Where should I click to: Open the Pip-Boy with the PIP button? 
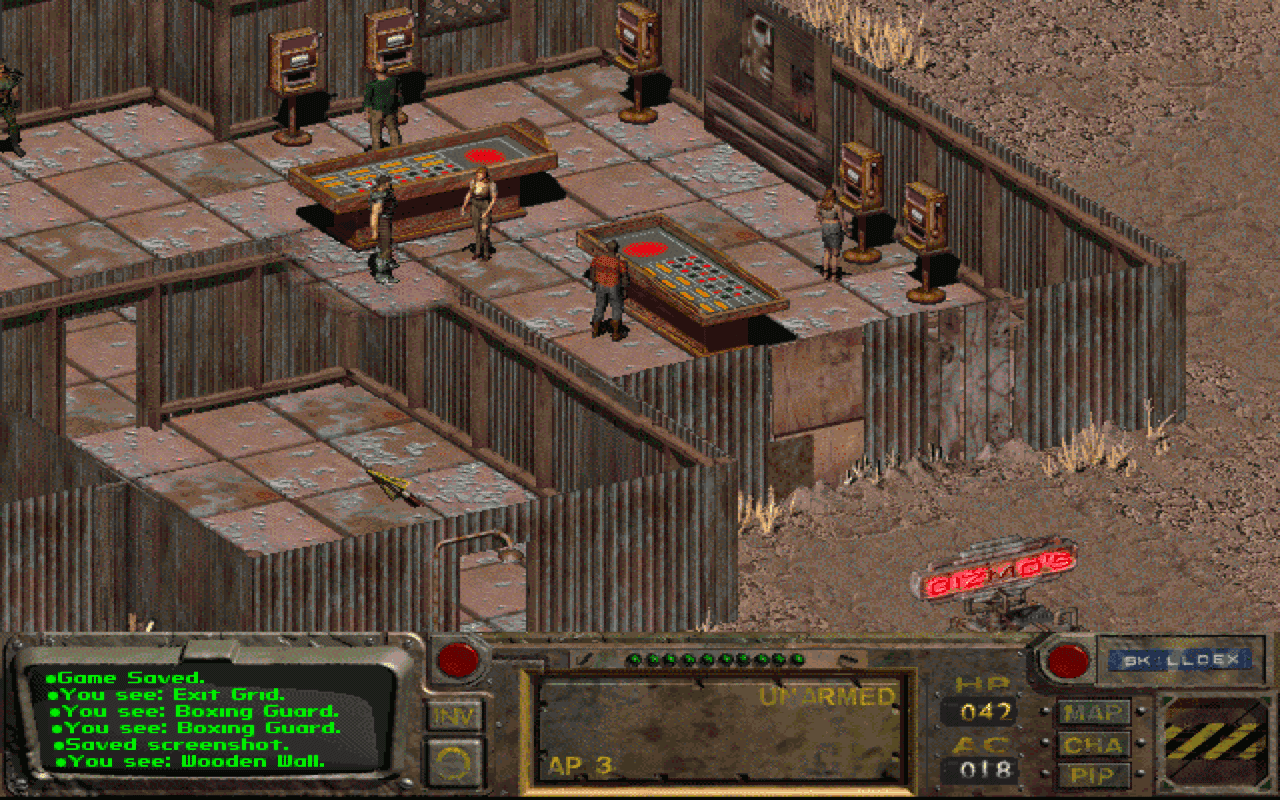tap(1095, 774)
